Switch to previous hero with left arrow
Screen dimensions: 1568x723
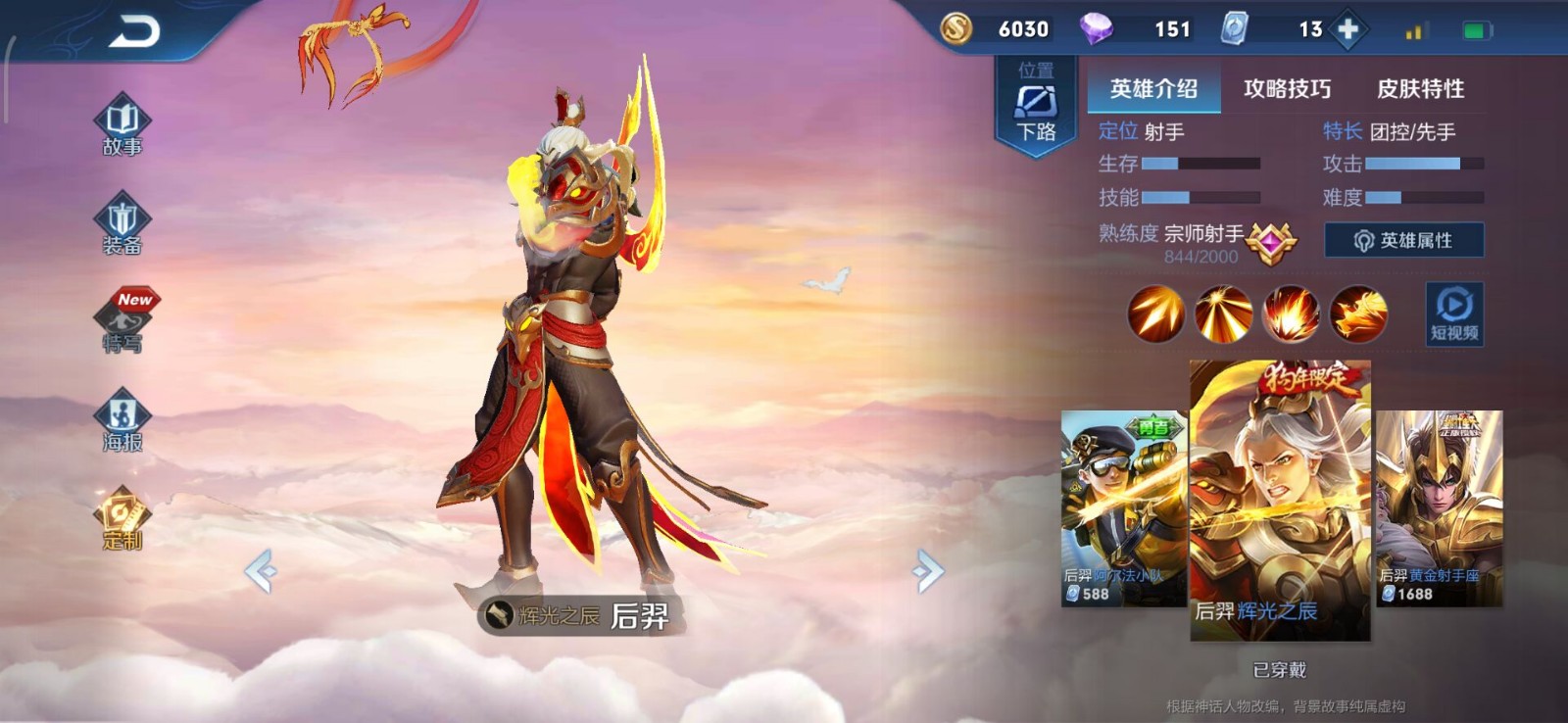[x=261, y=571]
